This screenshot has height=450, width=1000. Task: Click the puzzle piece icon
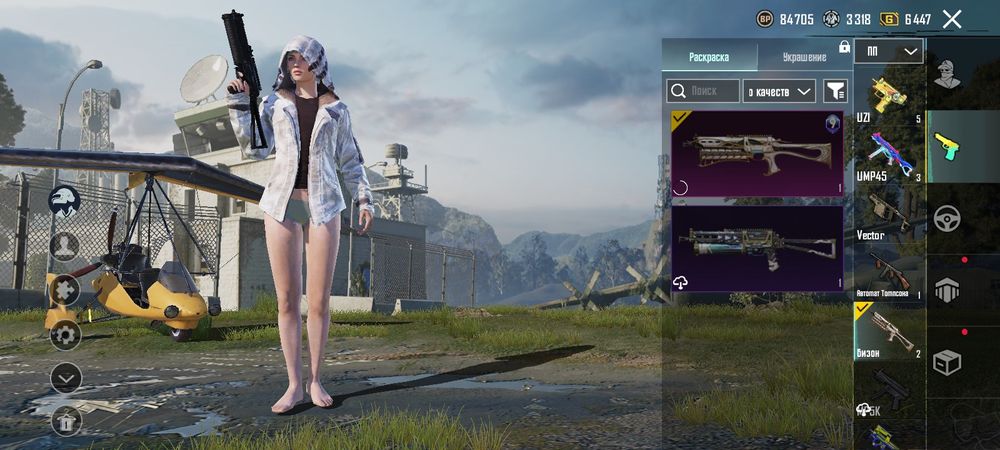65,290
